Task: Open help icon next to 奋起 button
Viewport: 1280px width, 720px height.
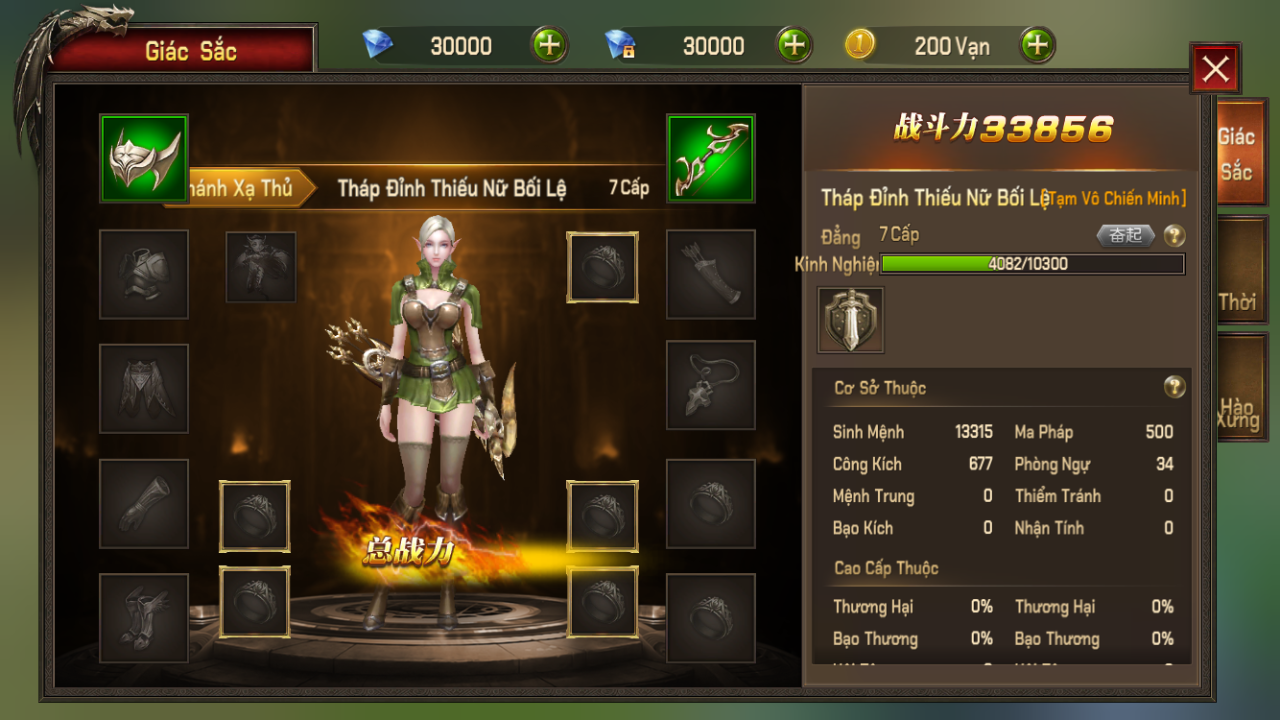Action: pyautogui.click(x=1175, y=236)
